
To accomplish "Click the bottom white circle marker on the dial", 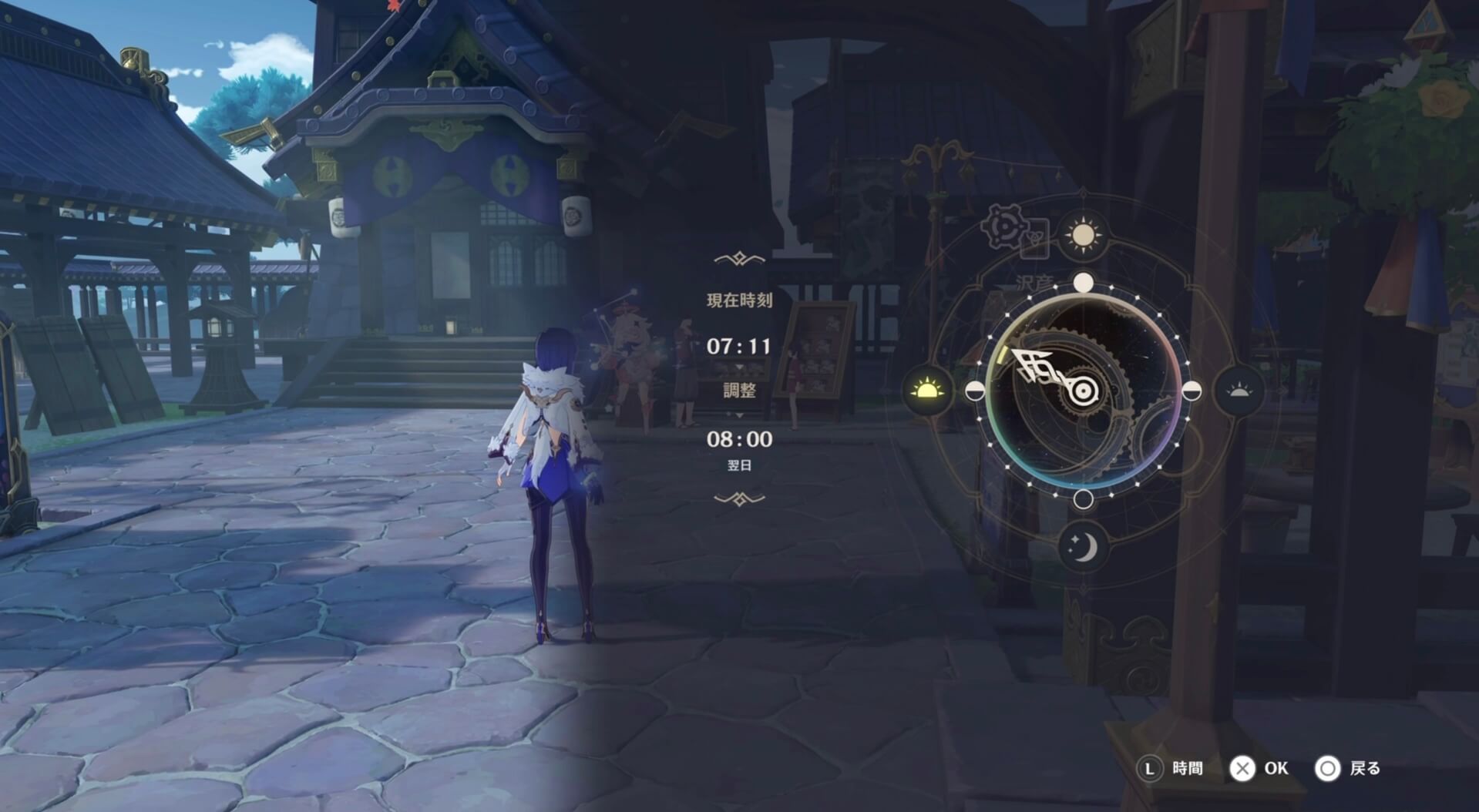I will pyautogui.click(x=1085, y=501).
